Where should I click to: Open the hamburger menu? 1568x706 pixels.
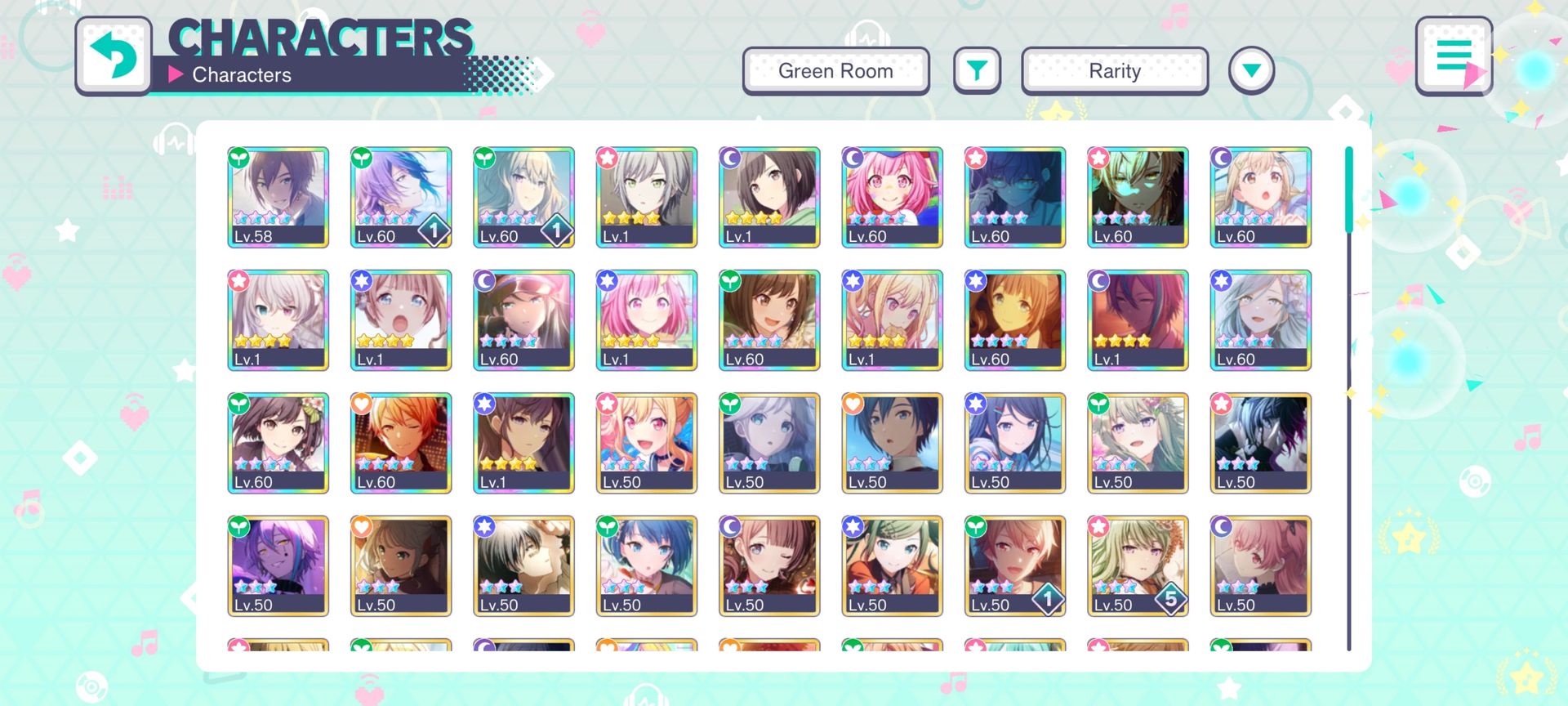[x=1454, y=56]
